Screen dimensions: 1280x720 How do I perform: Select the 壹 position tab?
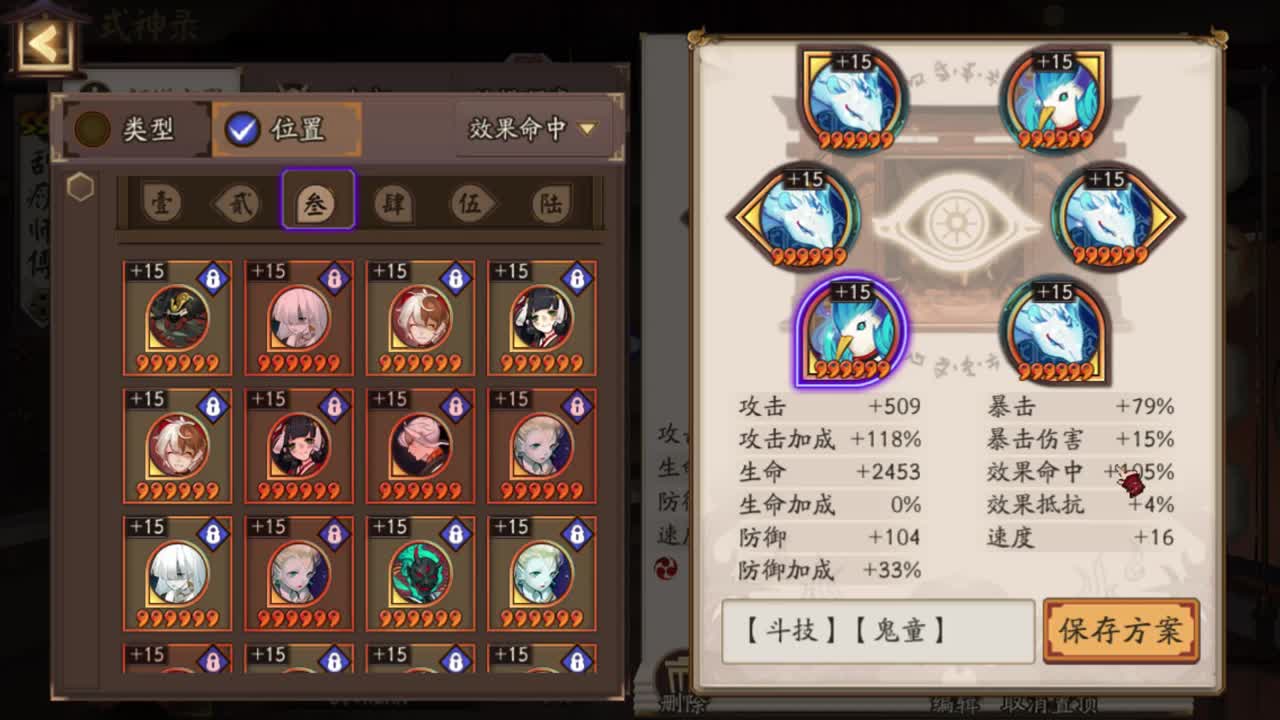click(x=160, y=201)
